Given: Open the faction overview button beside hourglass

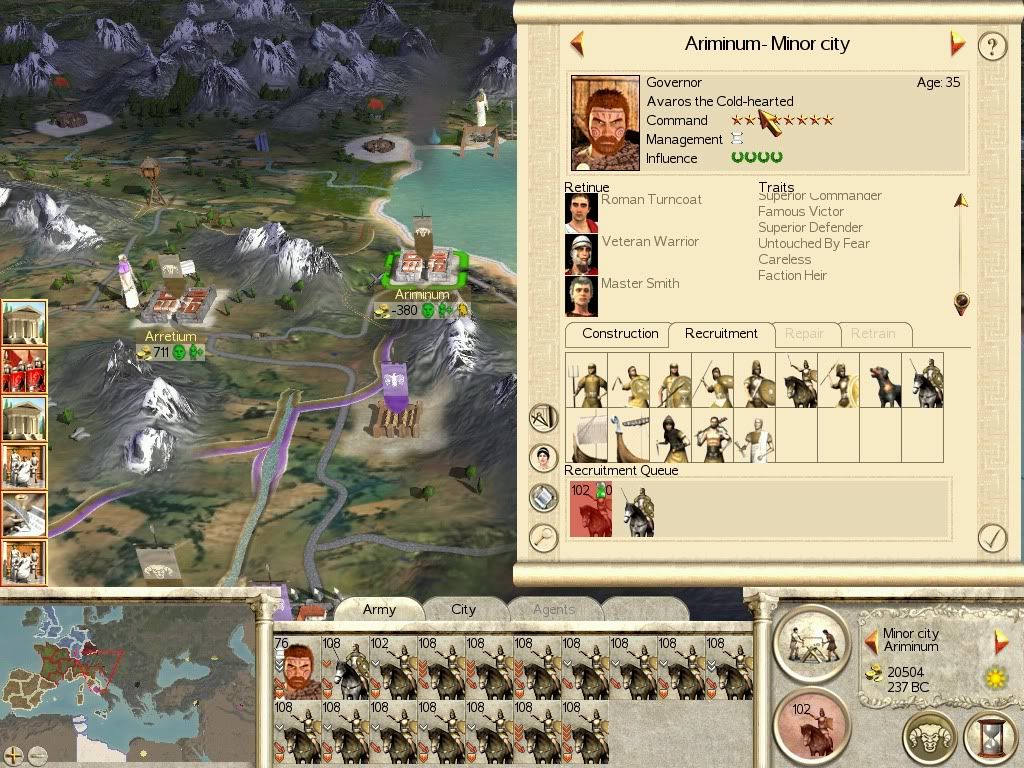Looking at the screenshot, I should click(930, 738).
